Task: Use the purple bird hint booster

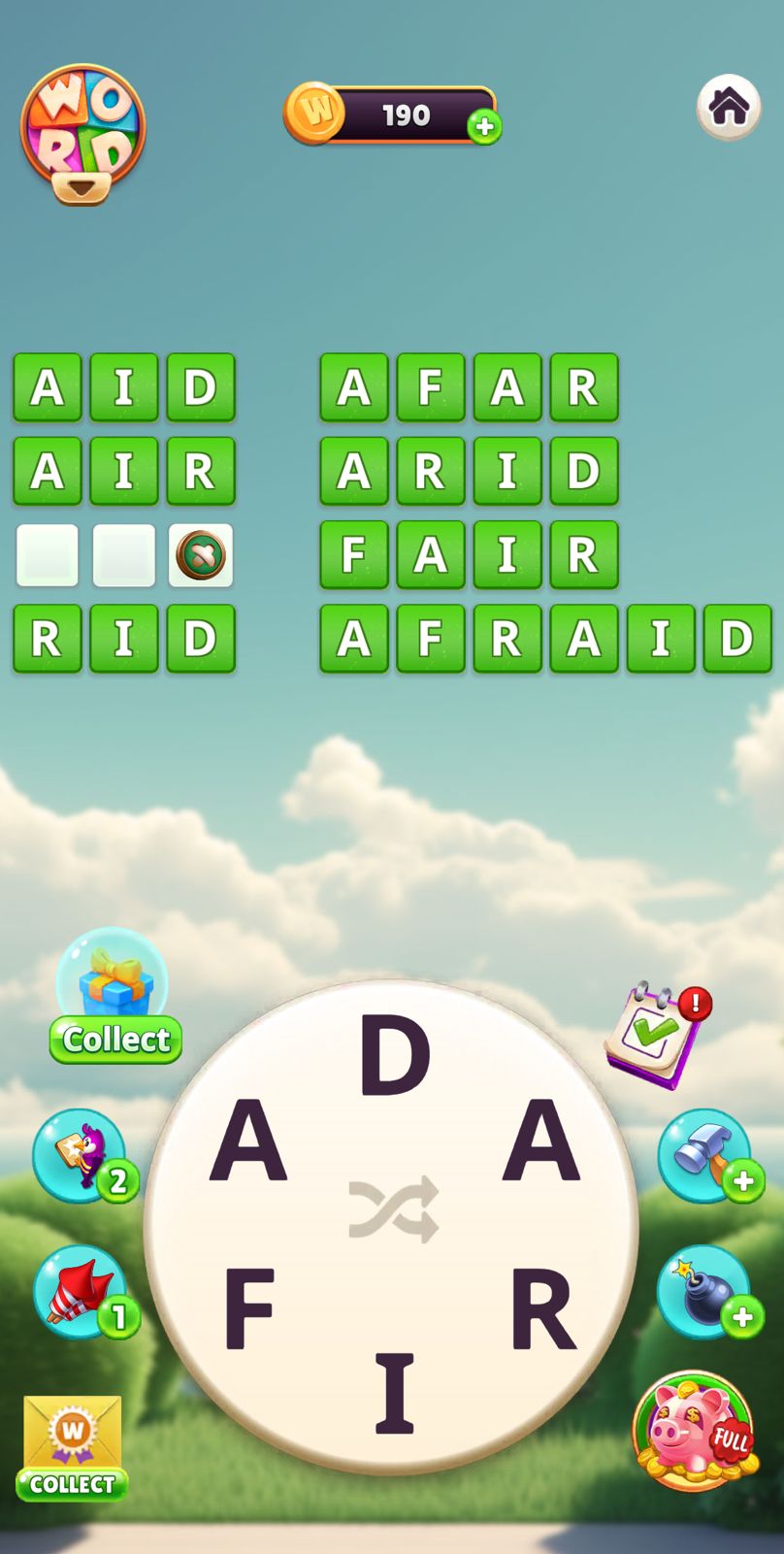Action: pos(82,1154)
